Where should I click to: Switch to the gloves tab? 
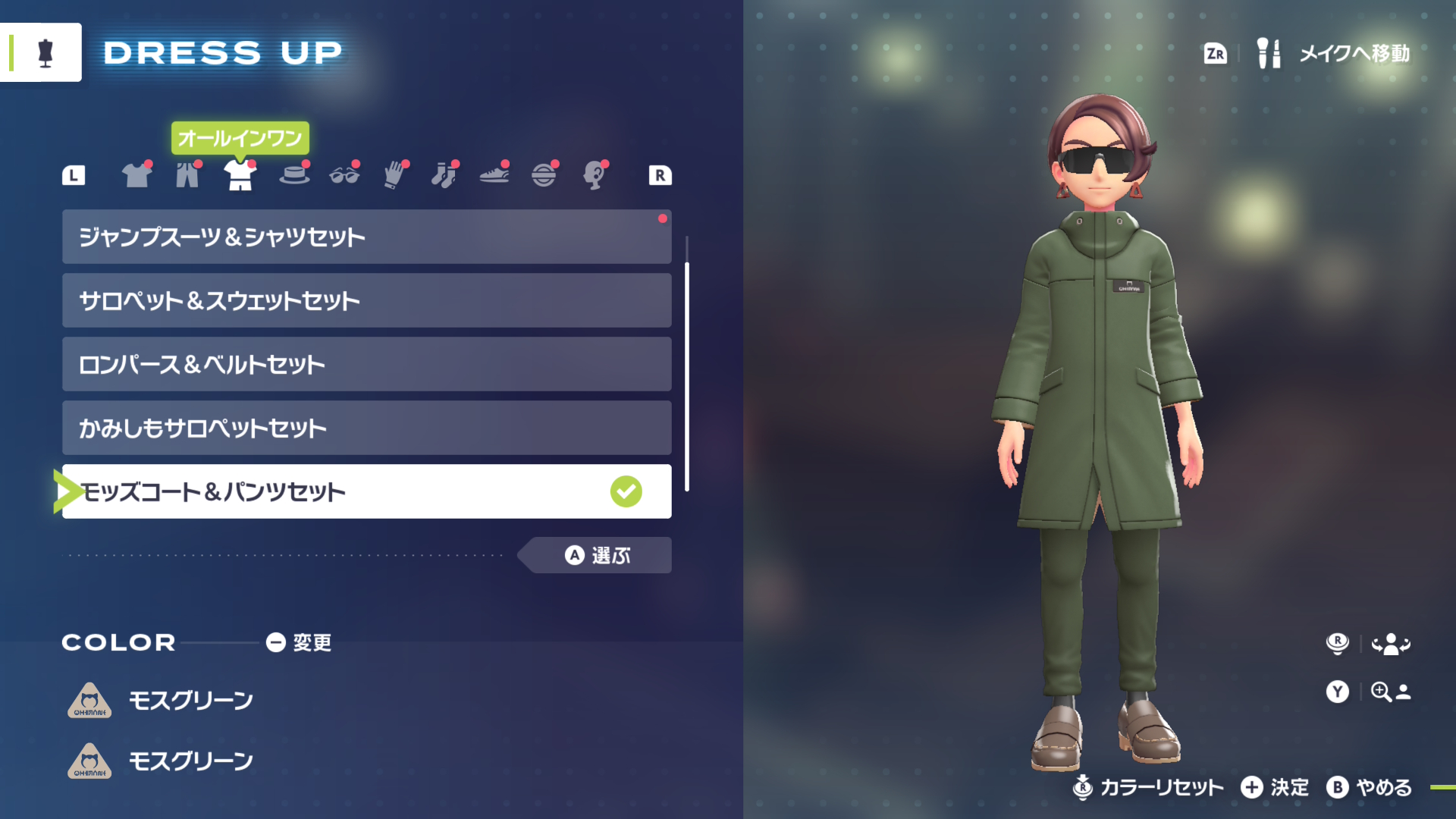394,175
